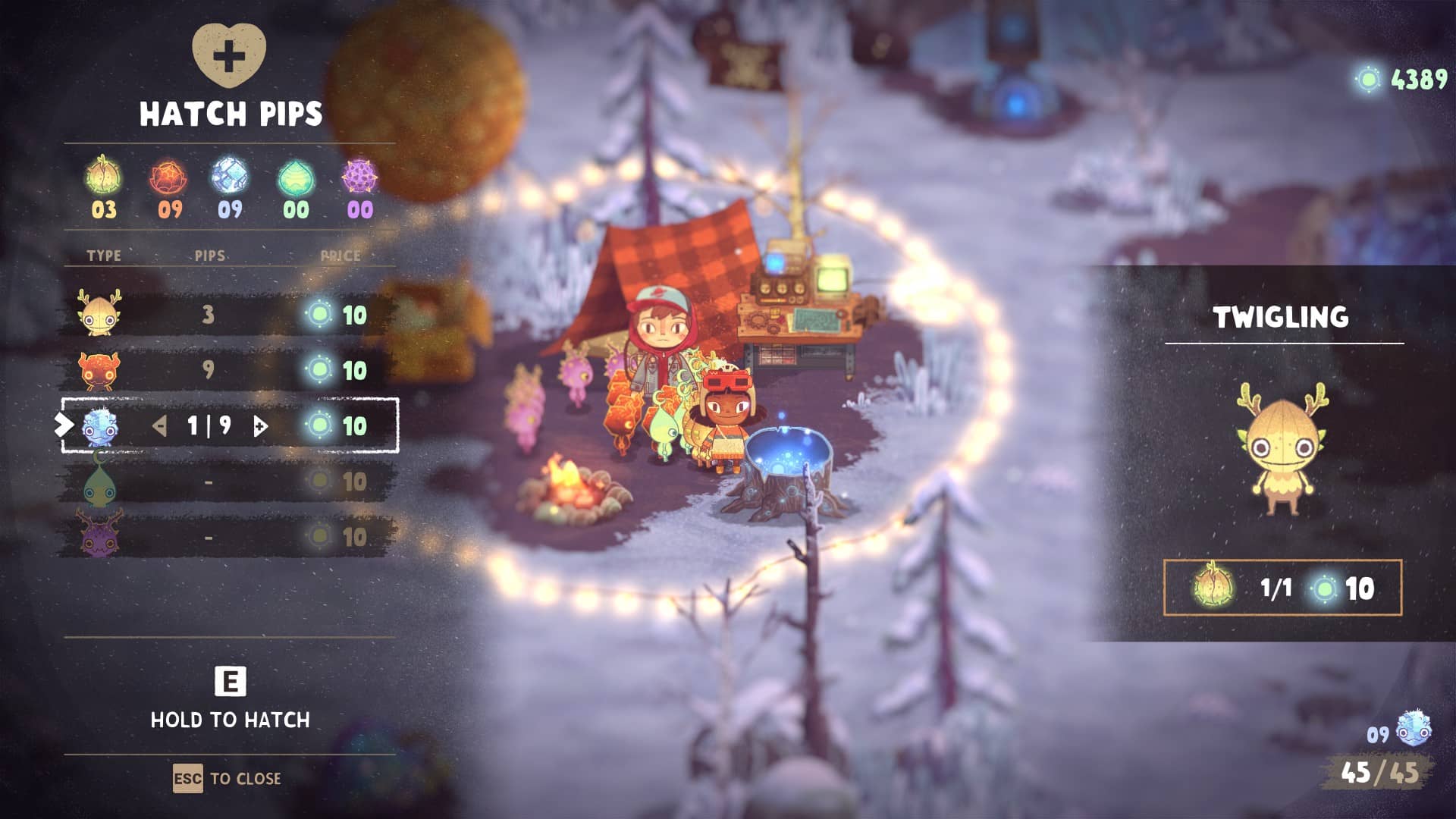Increase pip quantity with right arrow
Image resolution: width=1456 pixels, height=819 pixels.
pyautogui.click(x=260, y=426)
